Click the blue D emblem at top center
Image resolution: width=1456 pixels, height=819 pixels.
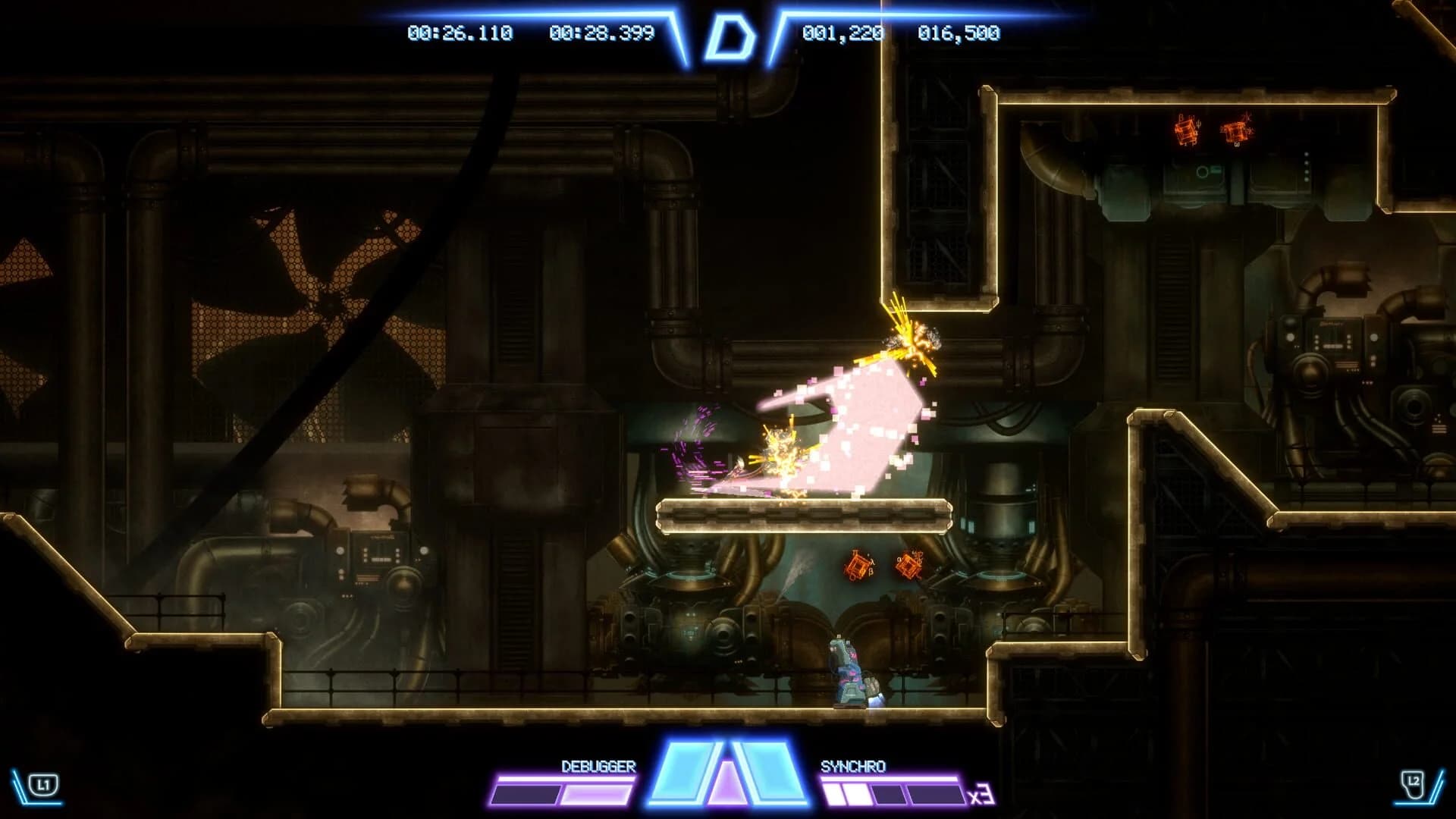tap(730, 34)
